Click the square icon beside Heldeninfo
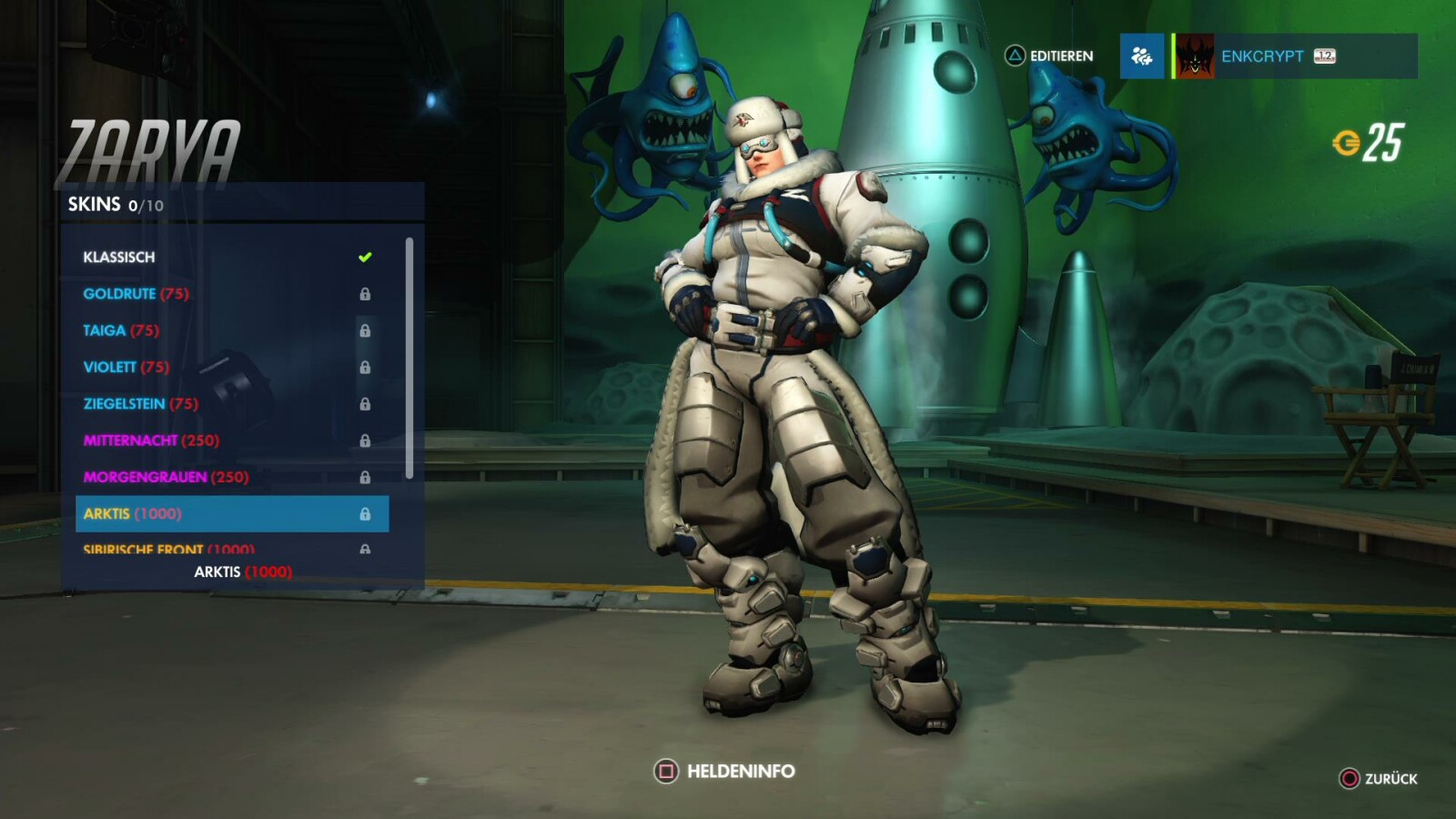The width and height of the screenshot is (1456, 819). tap(667, 770)
